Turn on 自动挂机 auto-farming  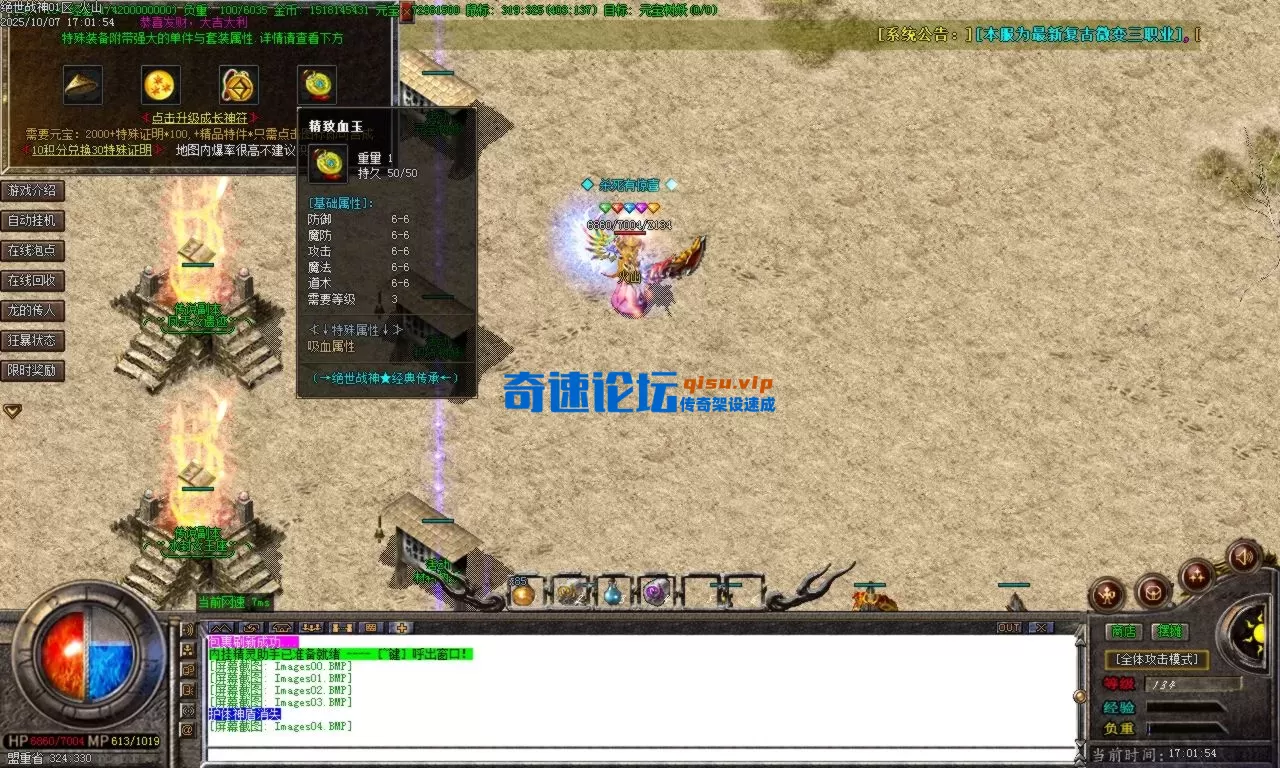[33, 220]
